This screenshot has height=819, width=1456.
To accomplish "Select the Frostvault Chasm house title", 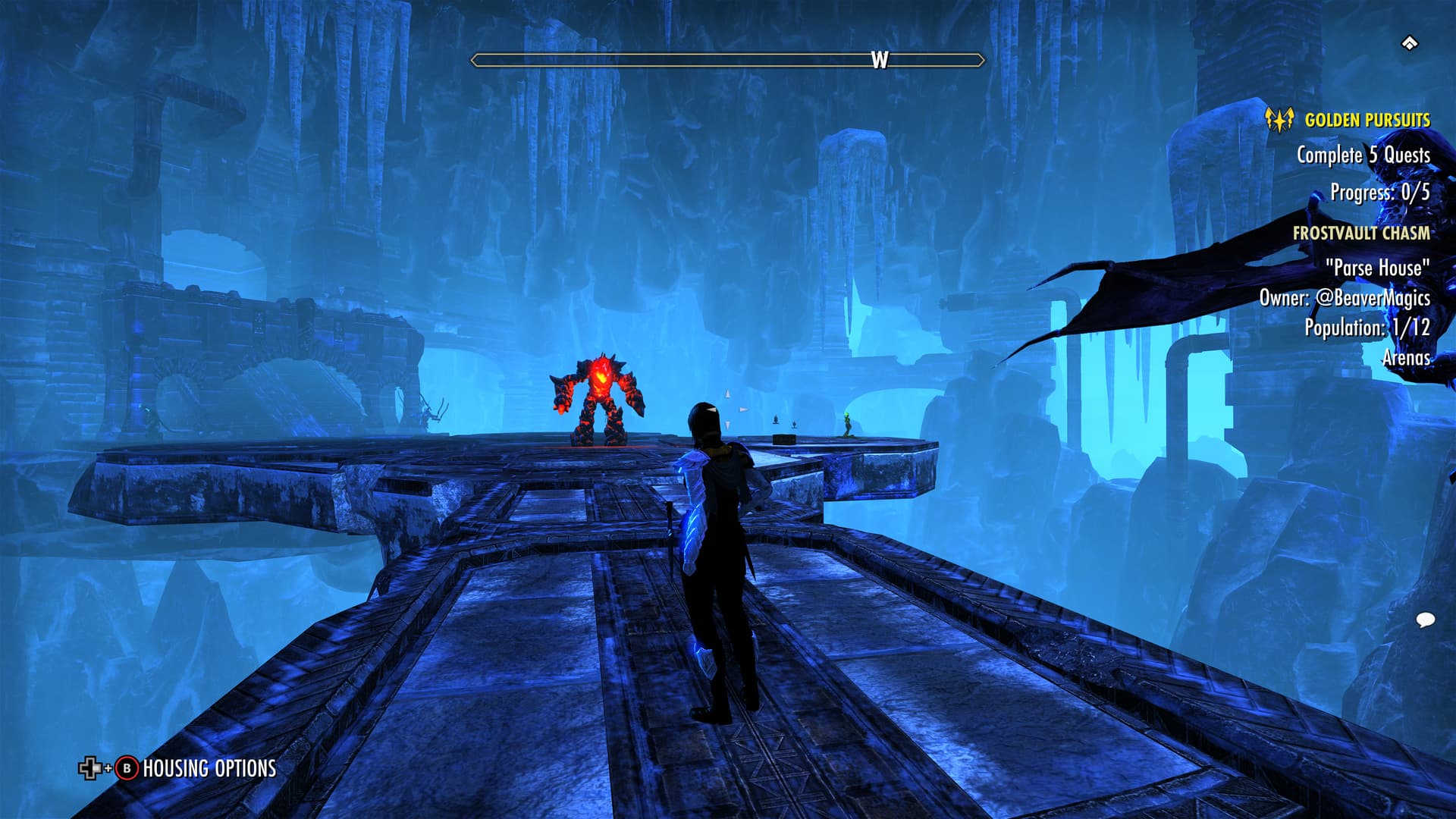I will tap(1360, 233).
